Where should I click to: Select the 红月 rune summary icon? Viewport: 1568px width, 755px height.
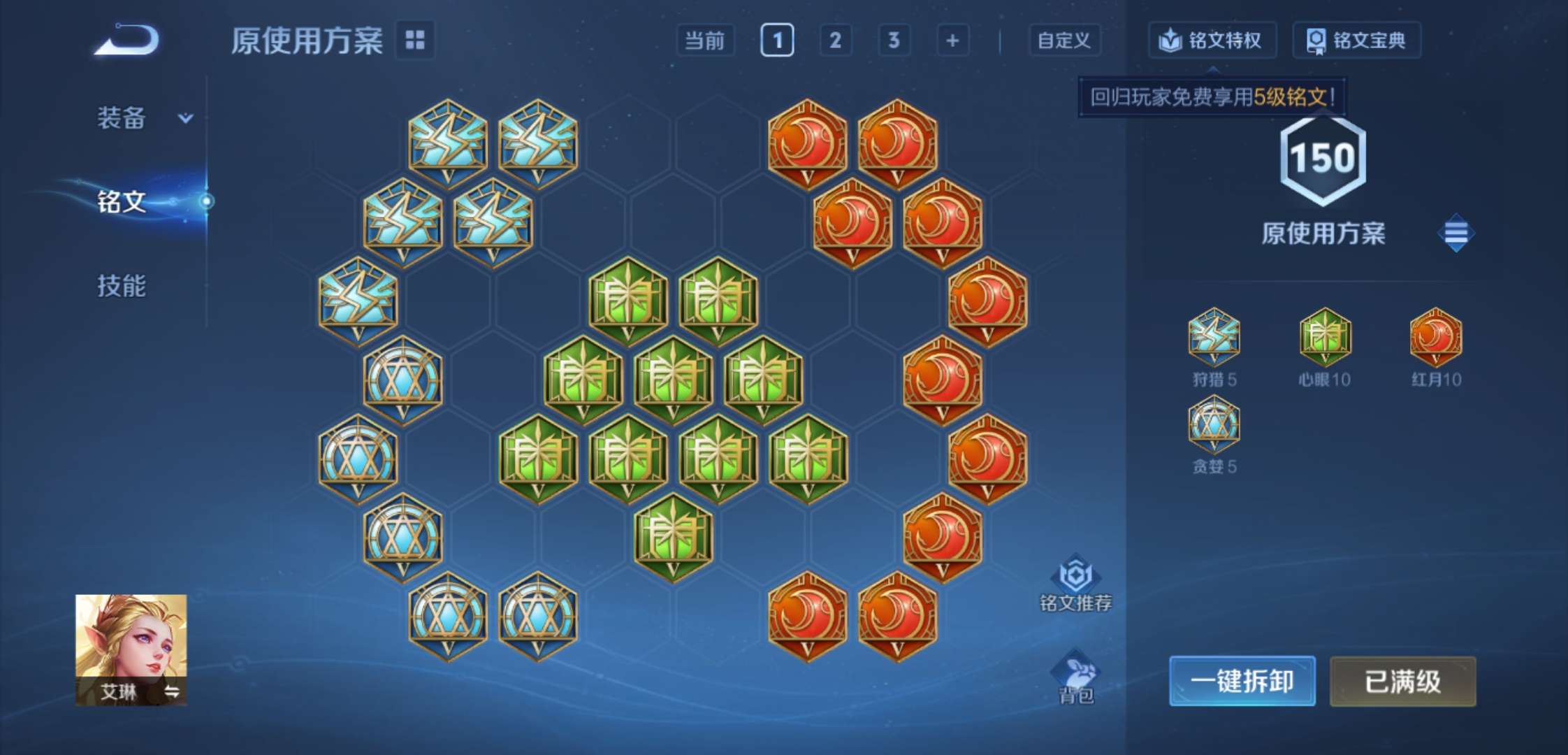[1435, 338]
